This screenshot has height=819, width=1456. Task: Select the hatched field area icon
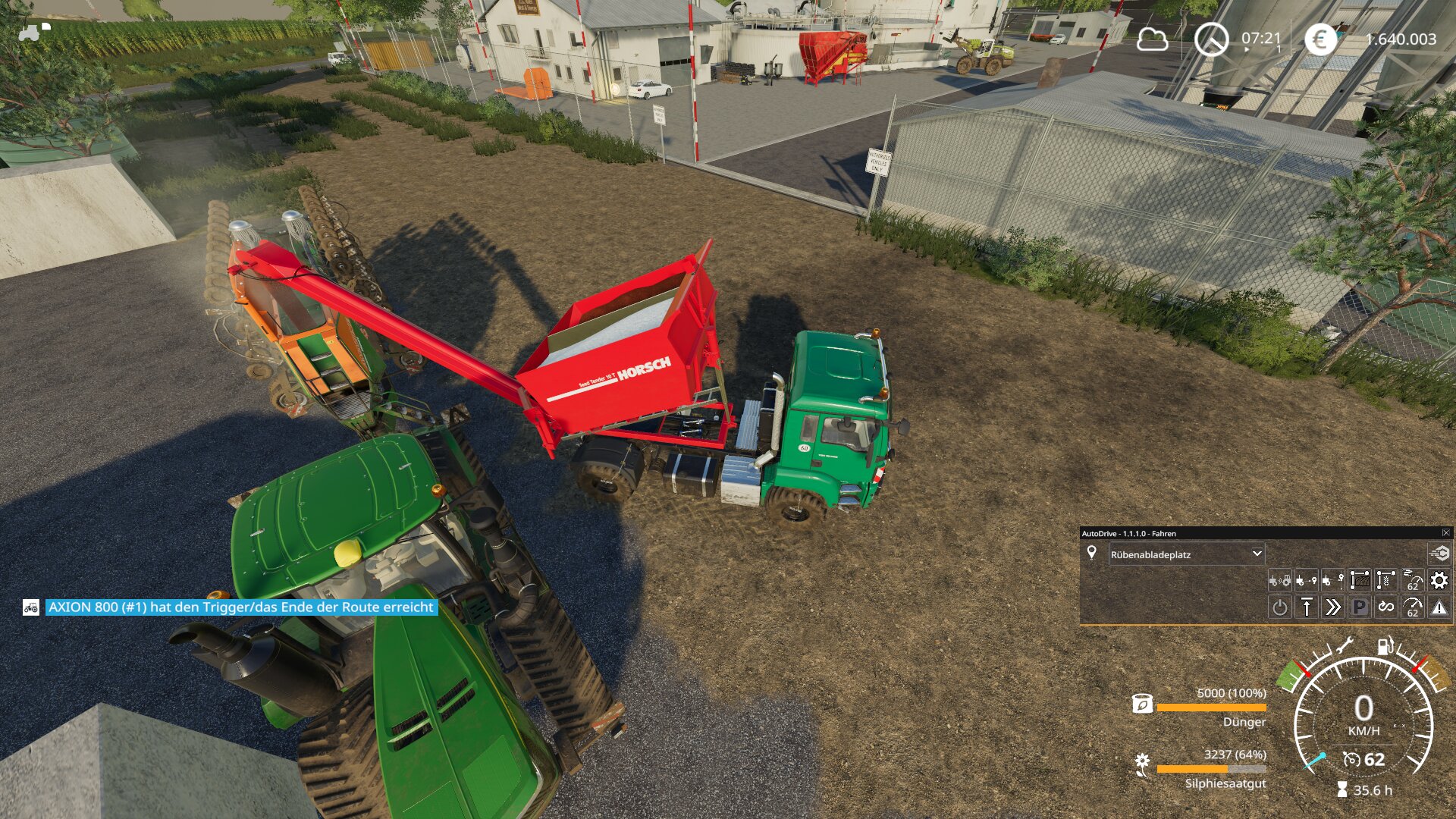1359,581
